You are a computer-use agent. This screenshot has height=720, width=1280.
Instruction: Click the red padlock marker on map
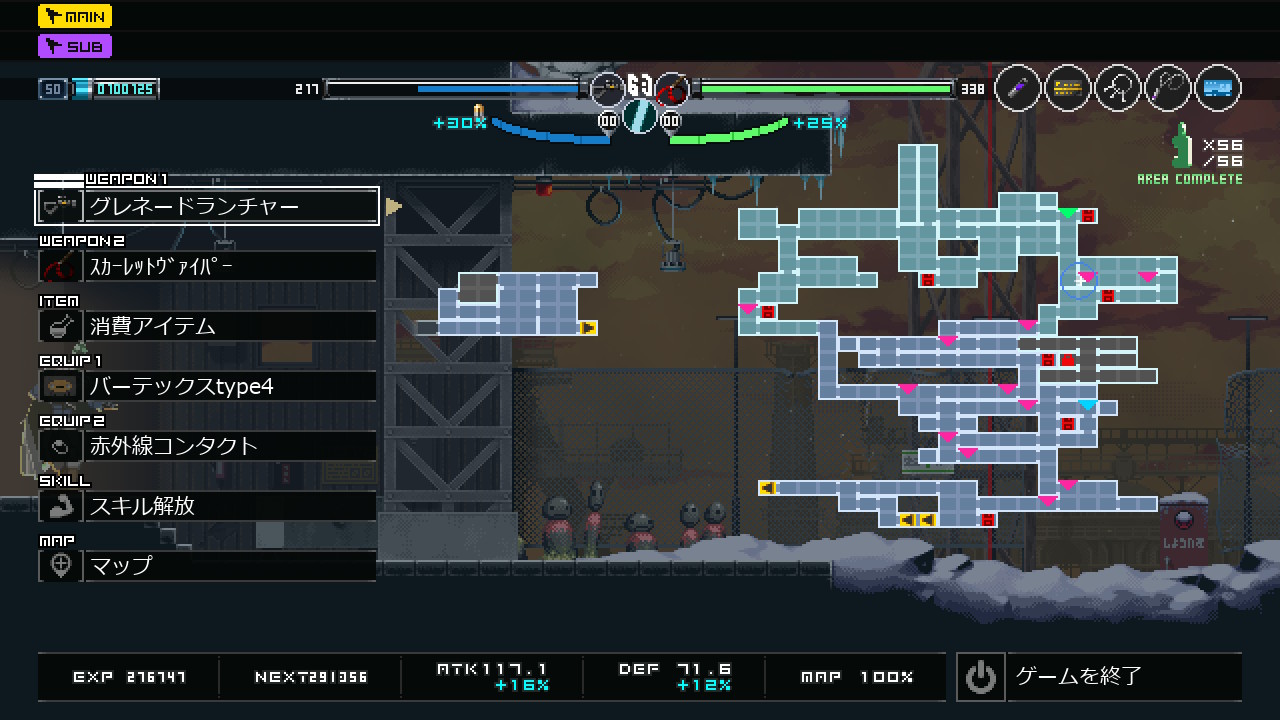pyautogui.click(x=1088, y=215)
